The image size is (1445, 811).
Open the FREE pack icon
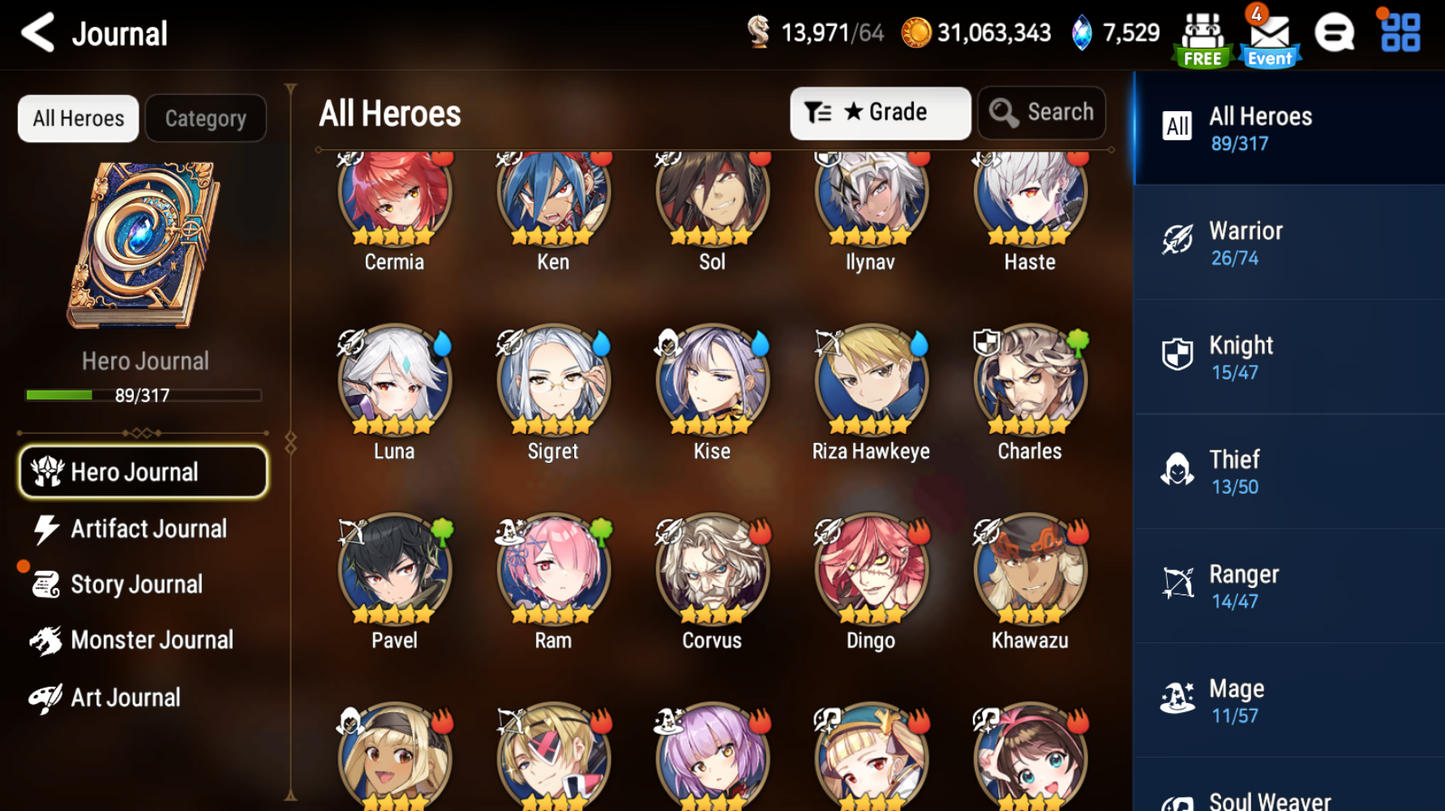[x=1200, y=35]
